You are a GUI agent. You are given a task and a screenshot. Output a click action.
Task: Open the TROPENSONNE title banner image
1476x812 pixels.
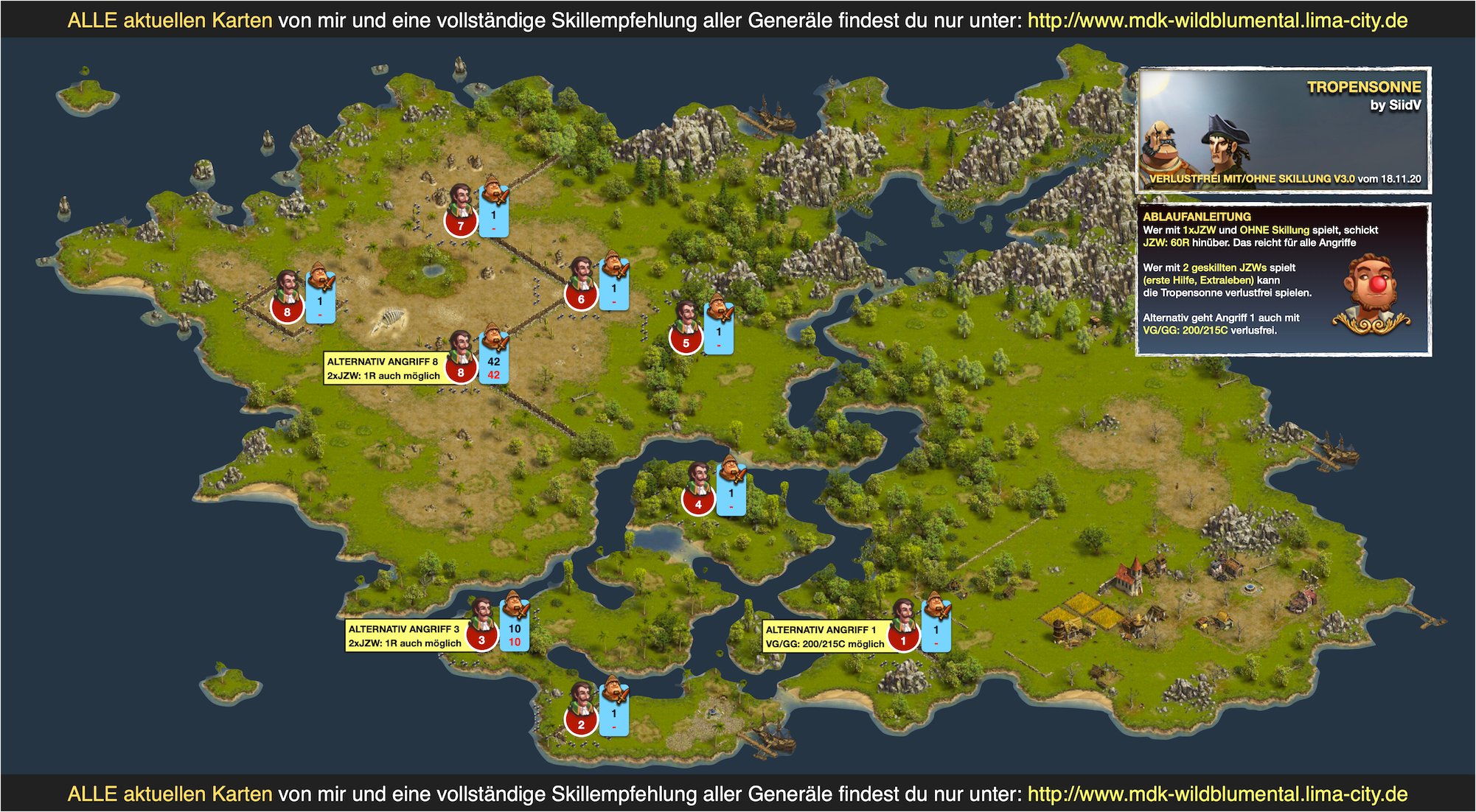coord(1284,130)
